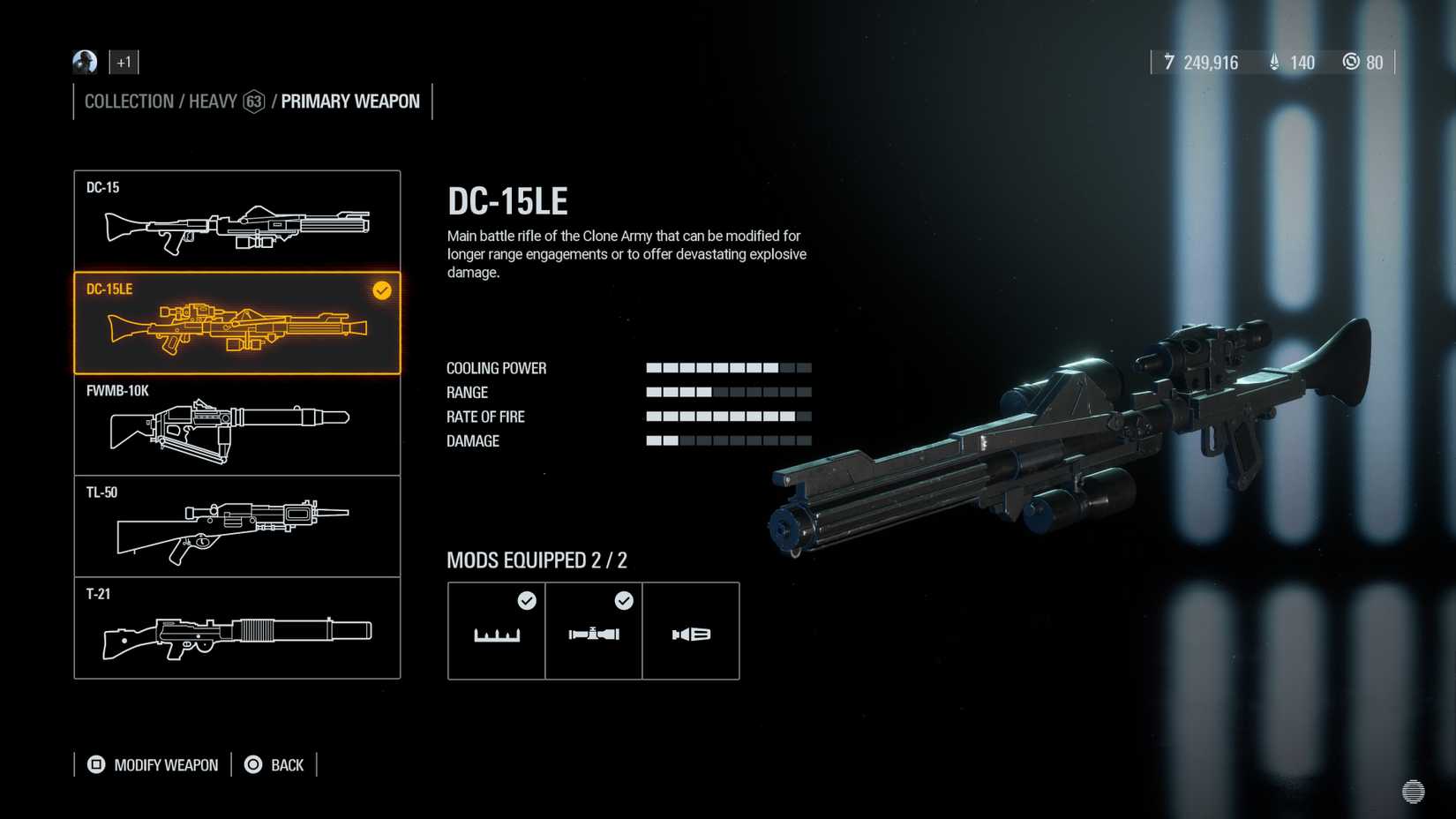Expand the COLLECTION breadcrumb menu

tap(128, 101)
